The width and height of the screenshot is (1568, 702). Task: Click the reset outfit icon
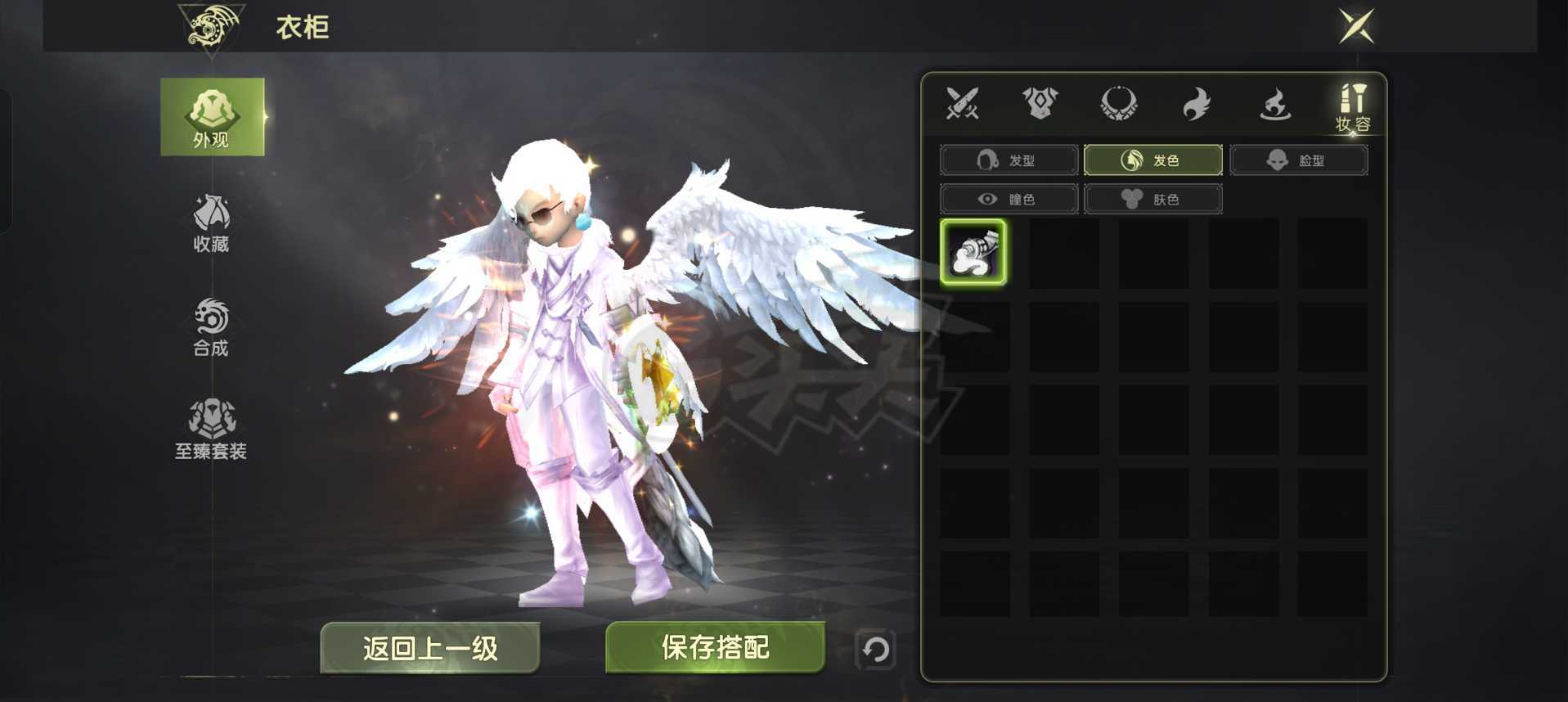pos(874,648)
